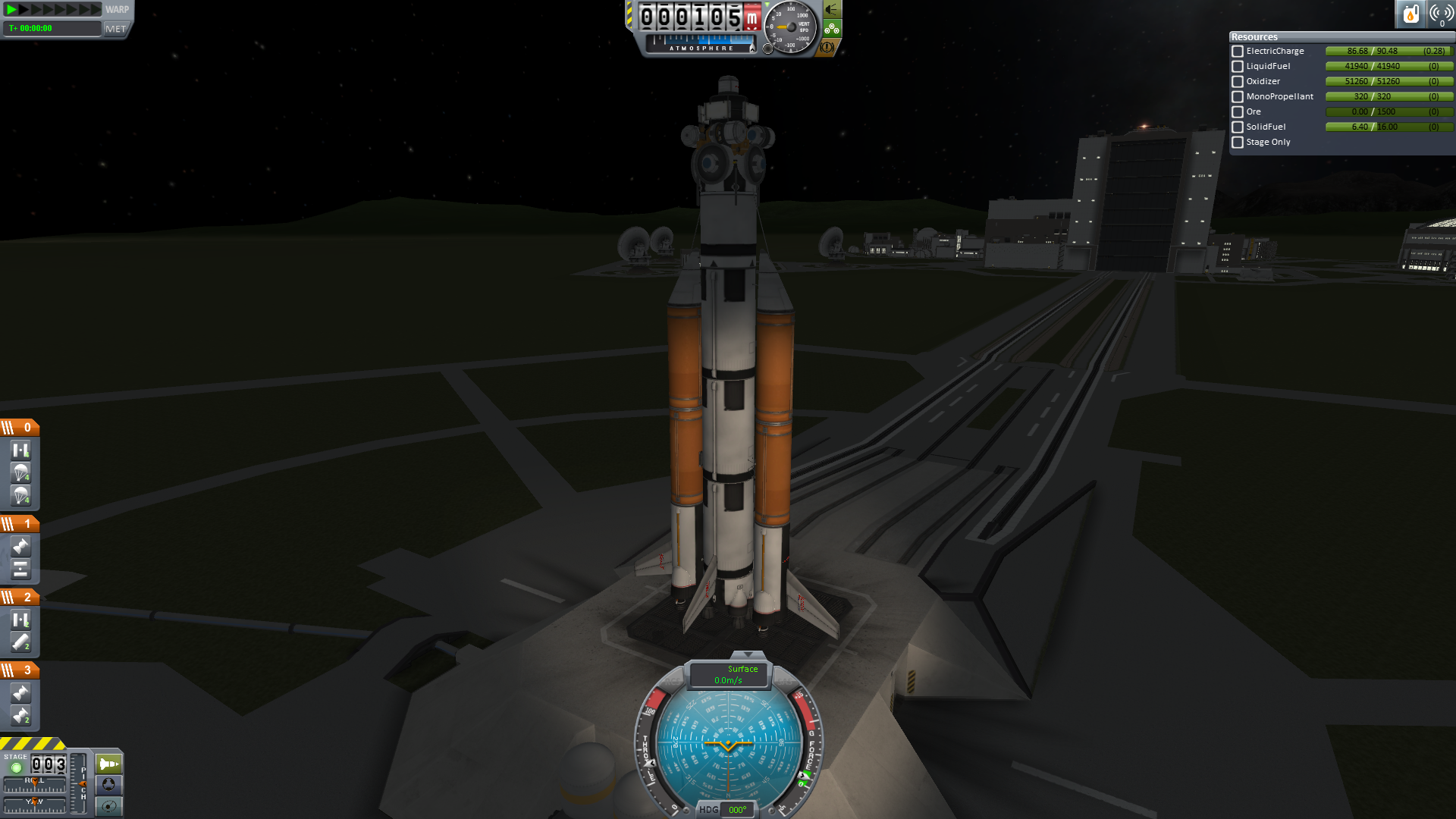The image size is (1456, 819).
Task: Tick the Ore resource checkbox
Action: 1238,112
